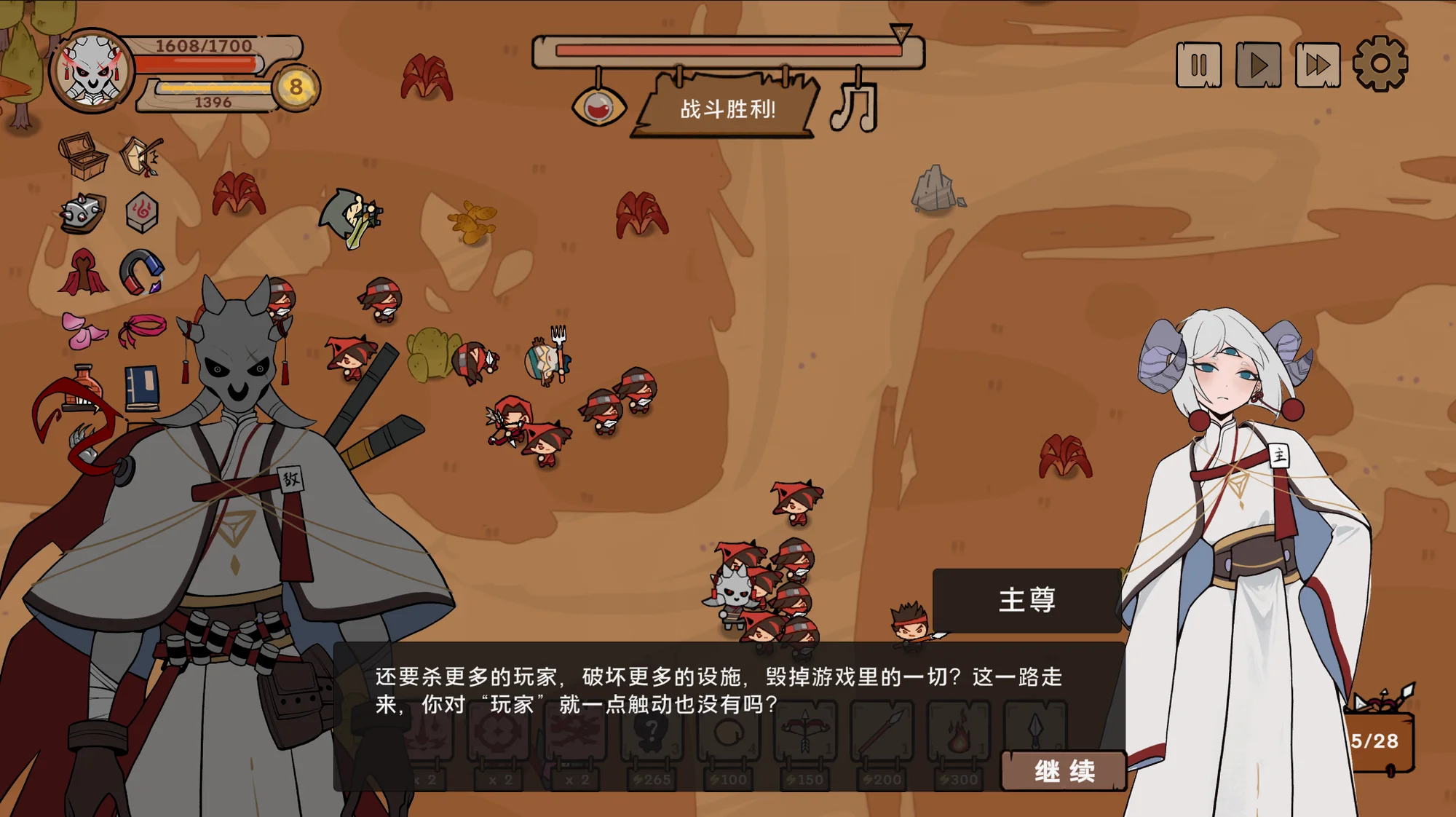Select the red hooded cloak relic

[x=83, y=272]
